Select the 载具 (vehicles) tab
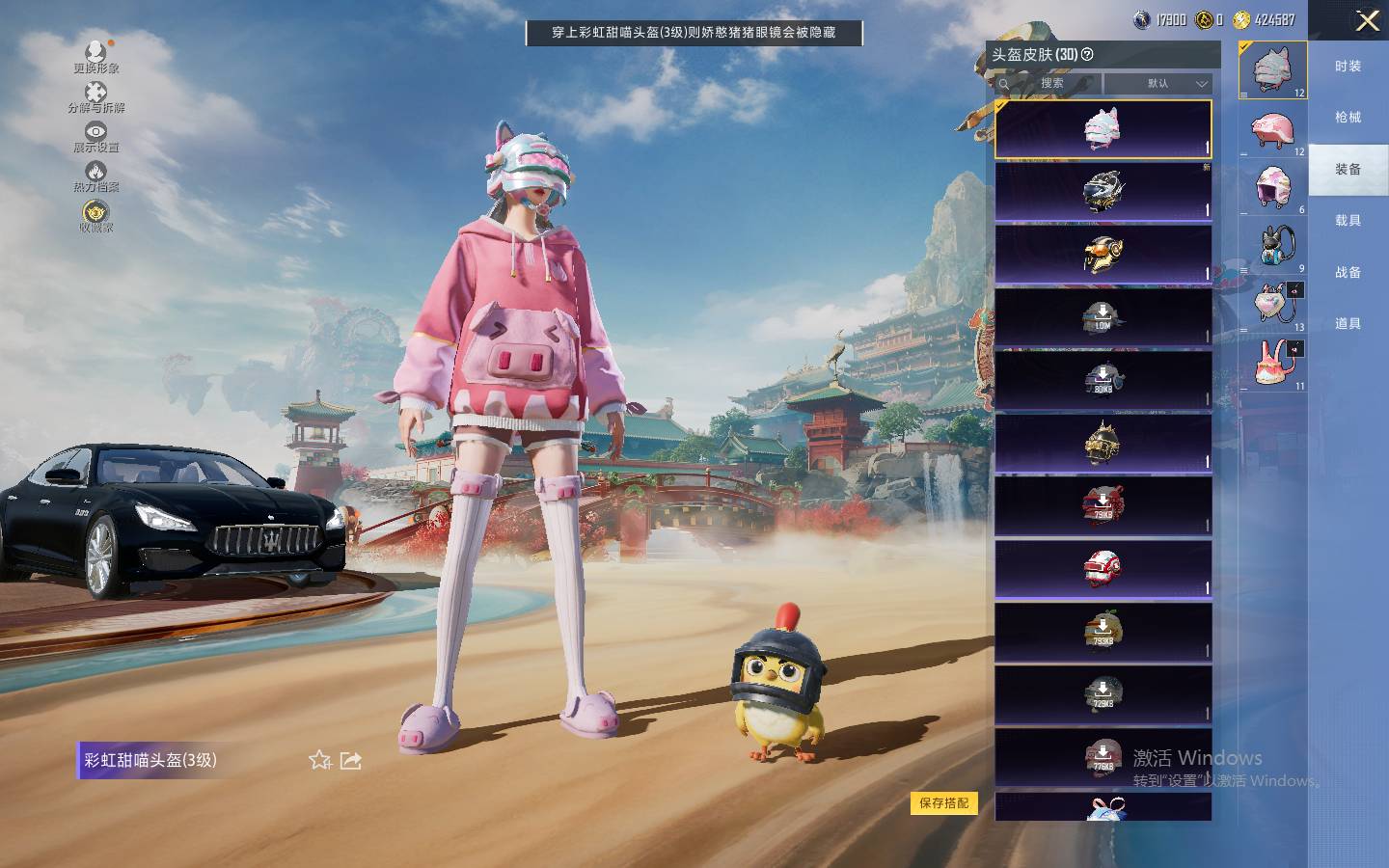 point(1348,221)
